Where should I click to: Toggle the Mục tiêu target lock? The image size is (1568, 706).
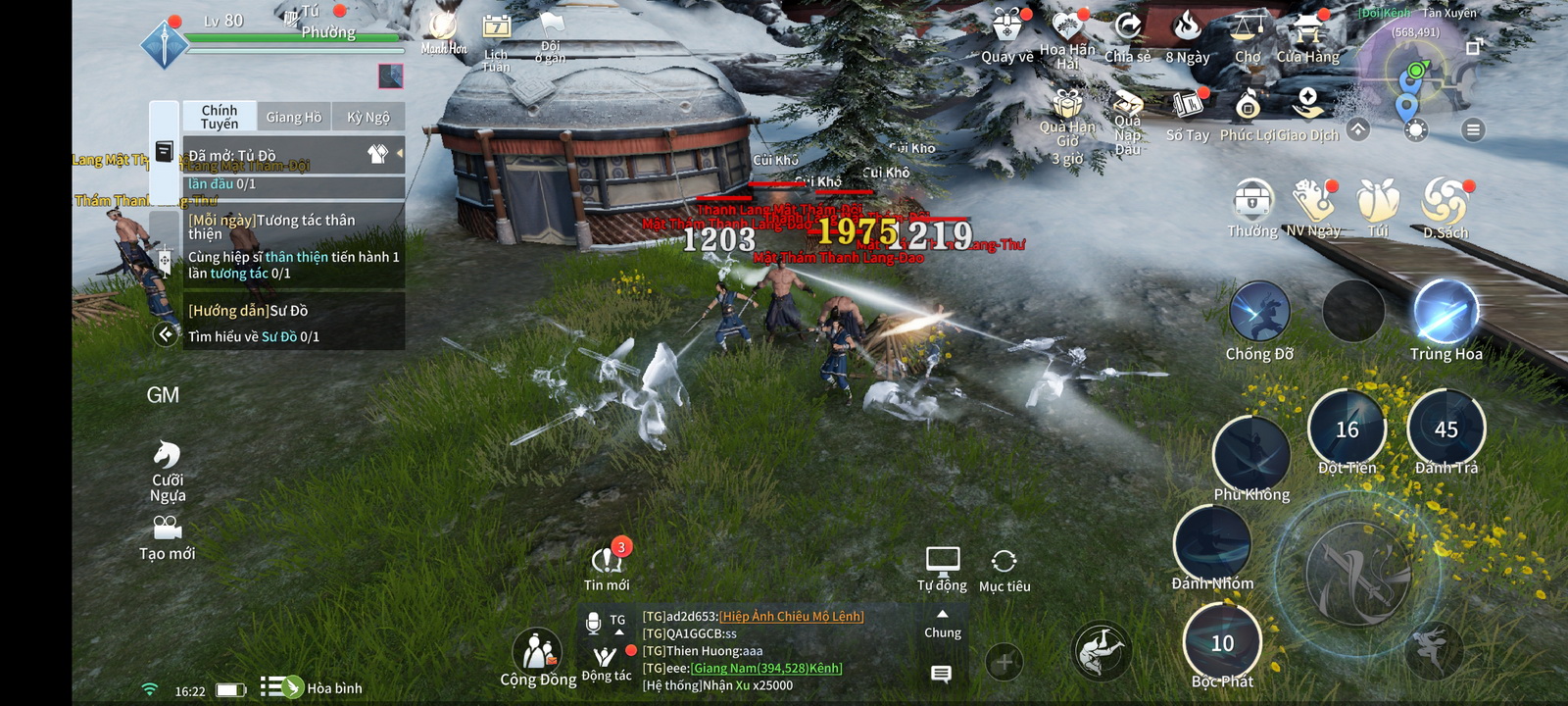[x=1004, y=560]
